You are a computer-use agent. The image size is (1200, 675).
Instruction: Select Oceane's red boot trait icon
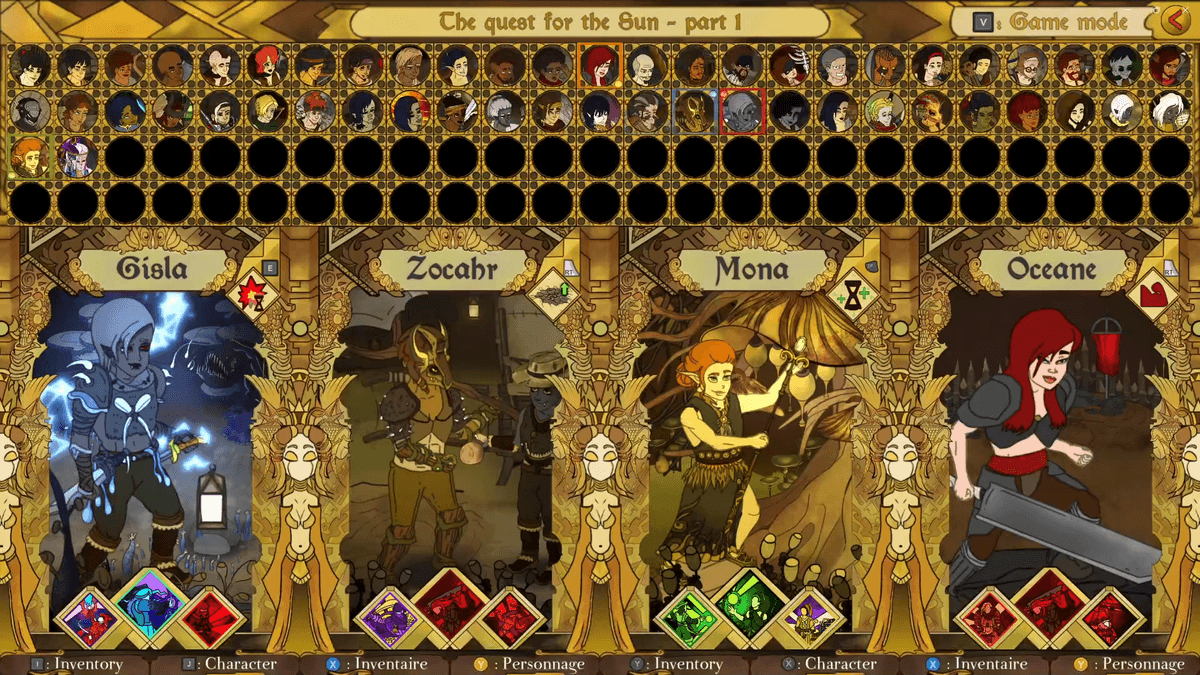pos(1152,295)
